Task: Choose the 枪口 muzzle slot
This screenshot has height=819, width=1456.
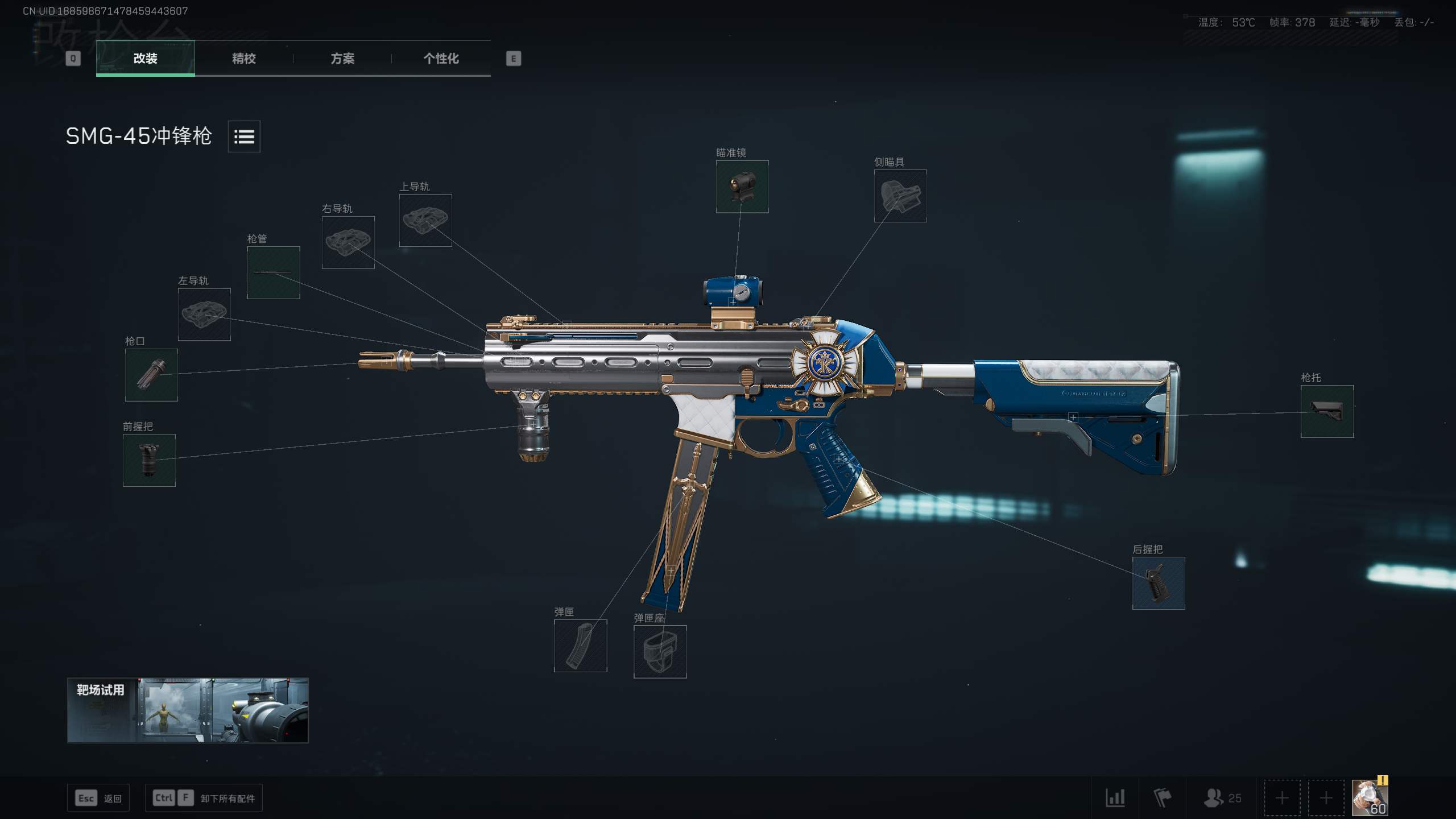Action: (x=151, y=375)
